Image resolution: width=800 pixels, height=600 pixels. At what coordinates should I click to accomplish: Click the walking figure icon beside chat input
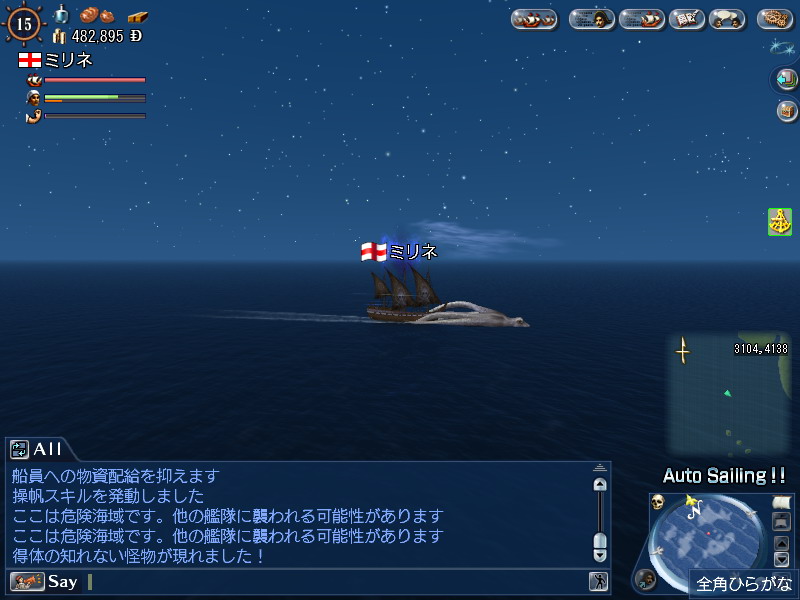598,581
